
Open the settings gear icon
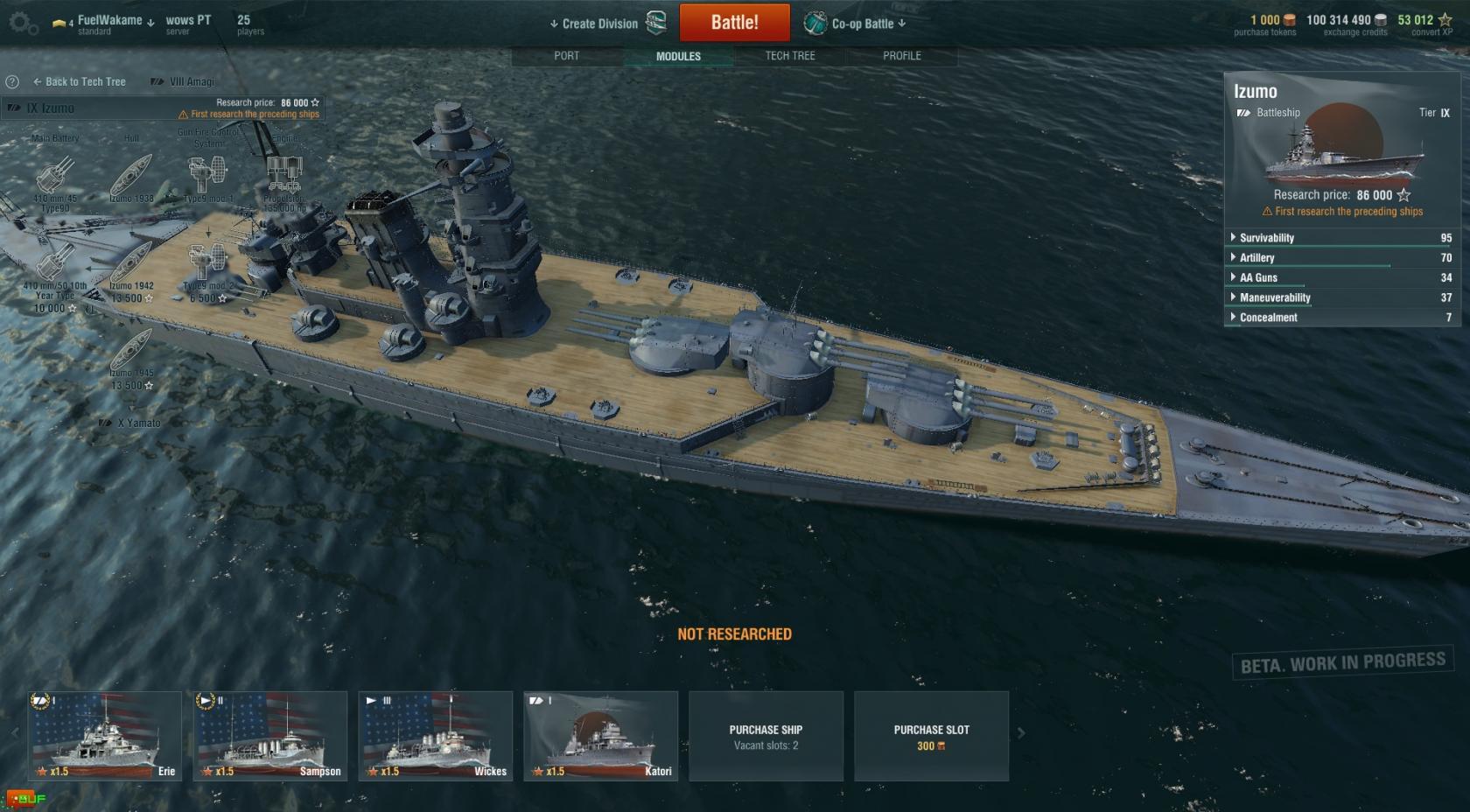[x=22, y=24]
